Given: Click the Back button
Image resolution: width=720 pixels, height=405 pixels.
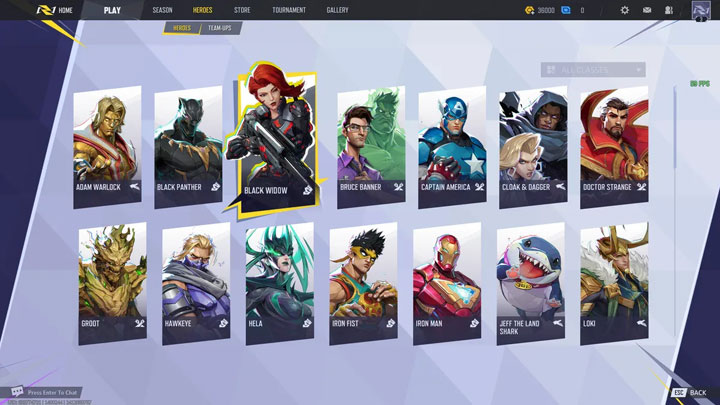Looking at the screenshot, I should 690,392.
